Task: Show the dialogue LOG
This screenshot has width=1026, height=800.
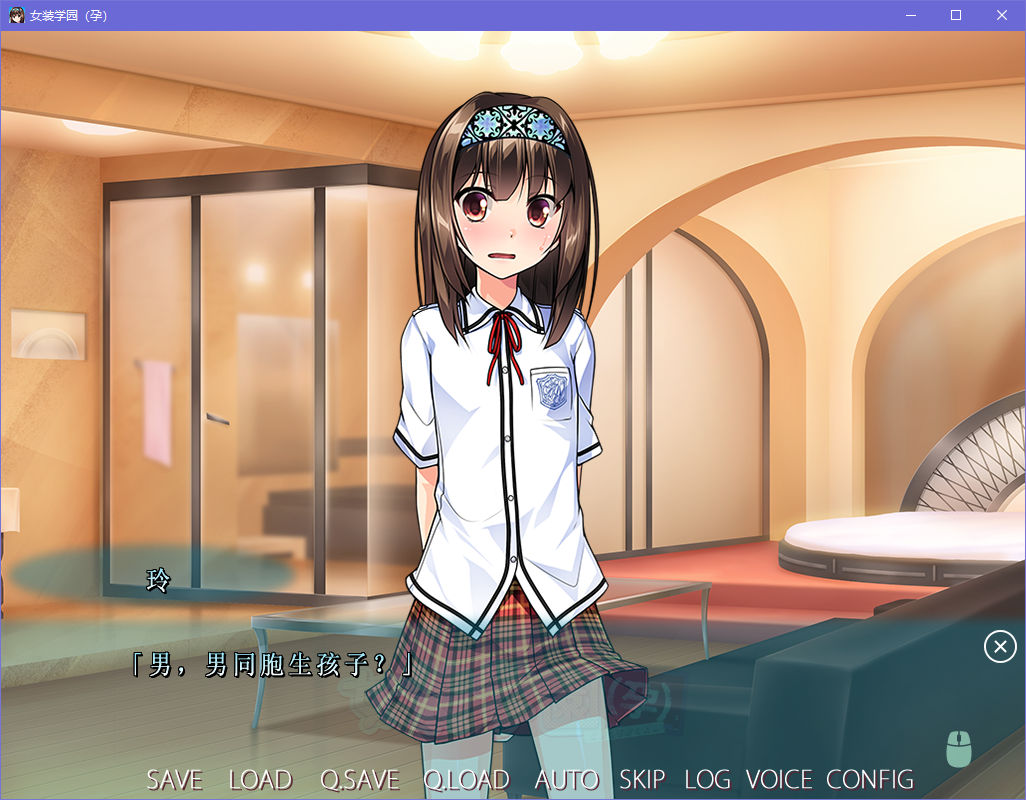Action: coord(707,779)
